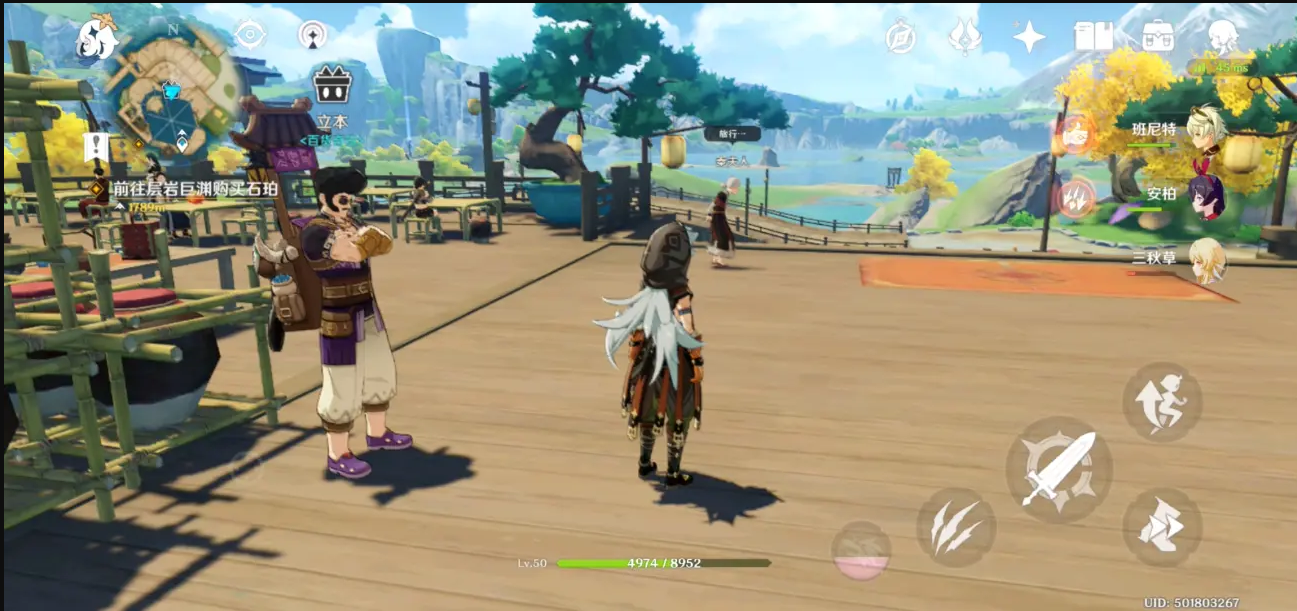Image resolution: width=1297 pixels, height=611 pixels.
Task: Activate the eye-shaped Elemental Sight icon
Action: coord(249,35)
